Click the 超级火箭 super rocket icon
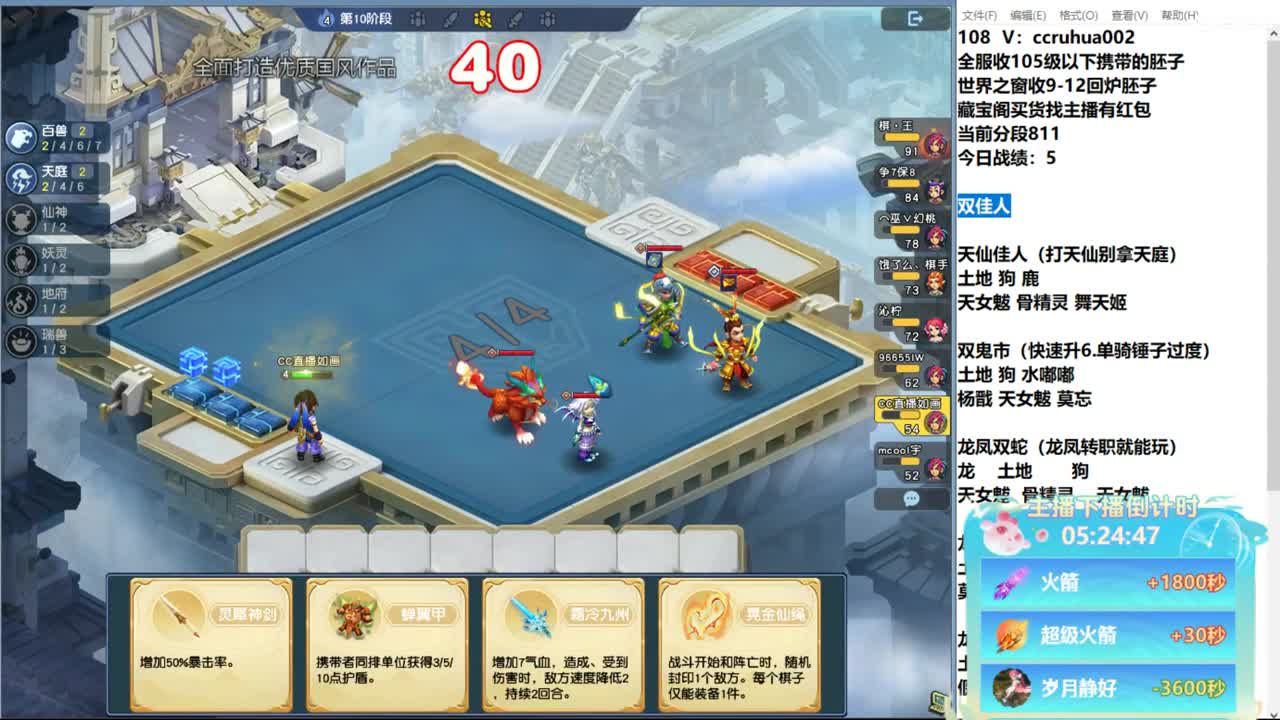This screenshot has width=1280, height=720. pos(1010,638)
